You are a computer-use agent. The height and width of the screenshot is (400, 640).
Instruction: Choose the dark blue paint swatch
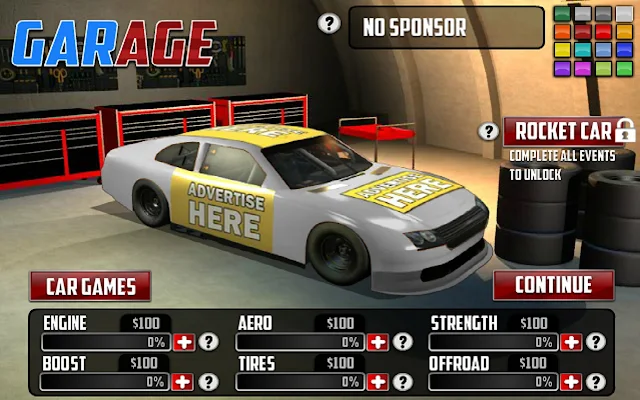[x=624, y=49]
